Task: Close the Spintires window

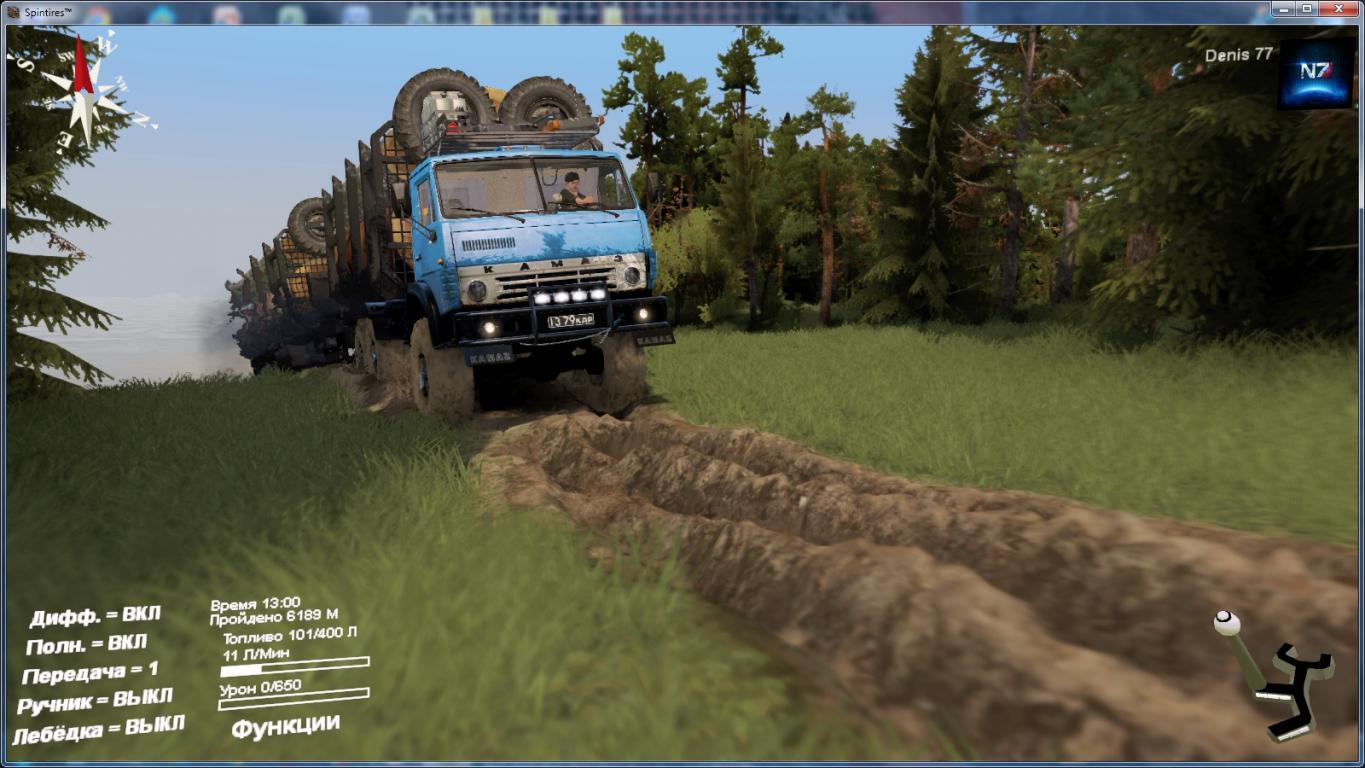Action: pos(1338,9)
